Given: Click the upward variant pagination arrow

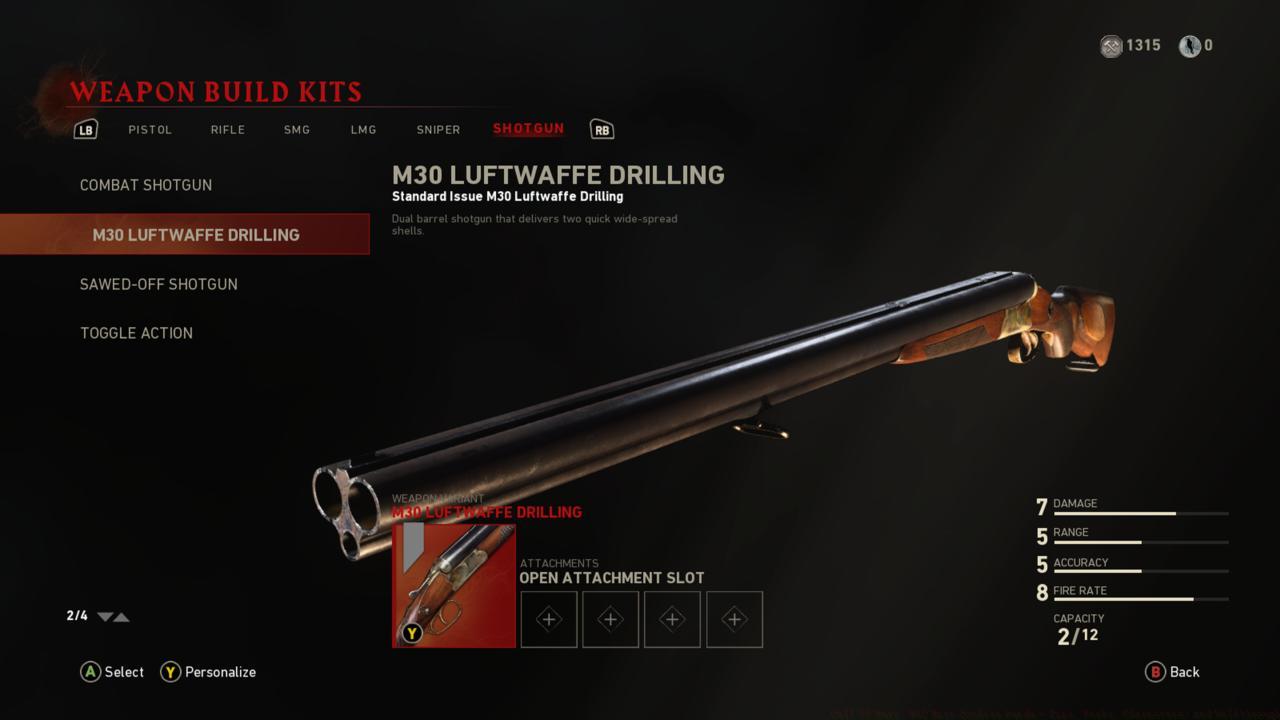Looking at the screenshot, I should (122, 617).
